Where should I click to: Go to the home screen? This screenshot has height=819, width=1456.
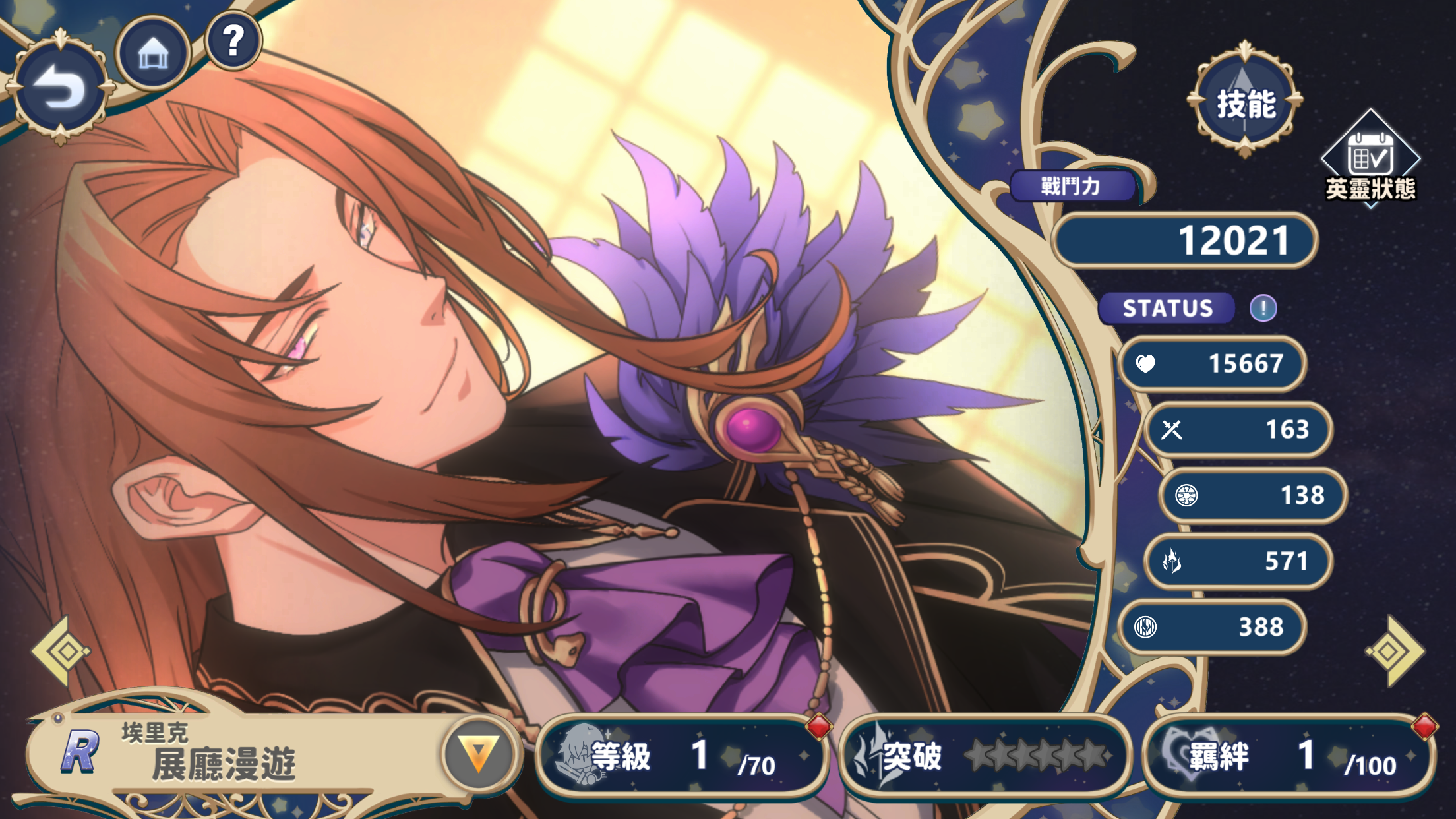click(x=153, y=53)
